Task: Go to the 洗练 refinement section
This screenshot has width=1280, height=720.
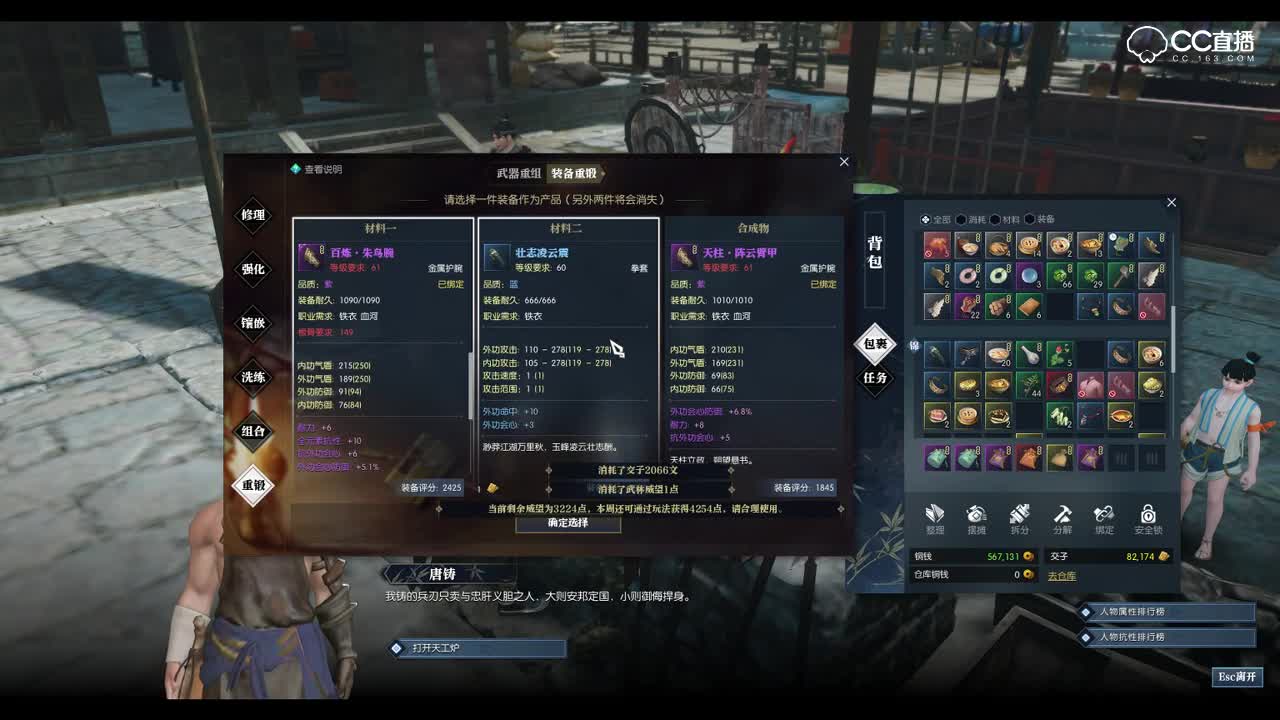Action: [x=253, y=377]
